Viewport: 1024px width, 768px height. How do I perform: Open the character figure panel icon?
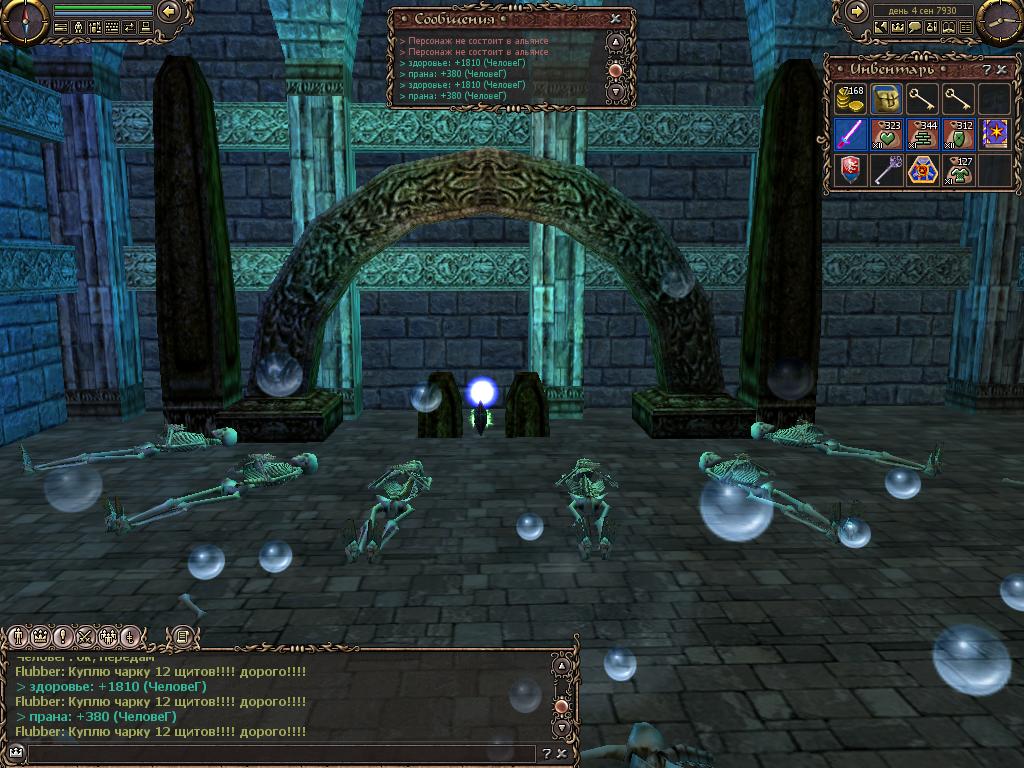point(78,28)
